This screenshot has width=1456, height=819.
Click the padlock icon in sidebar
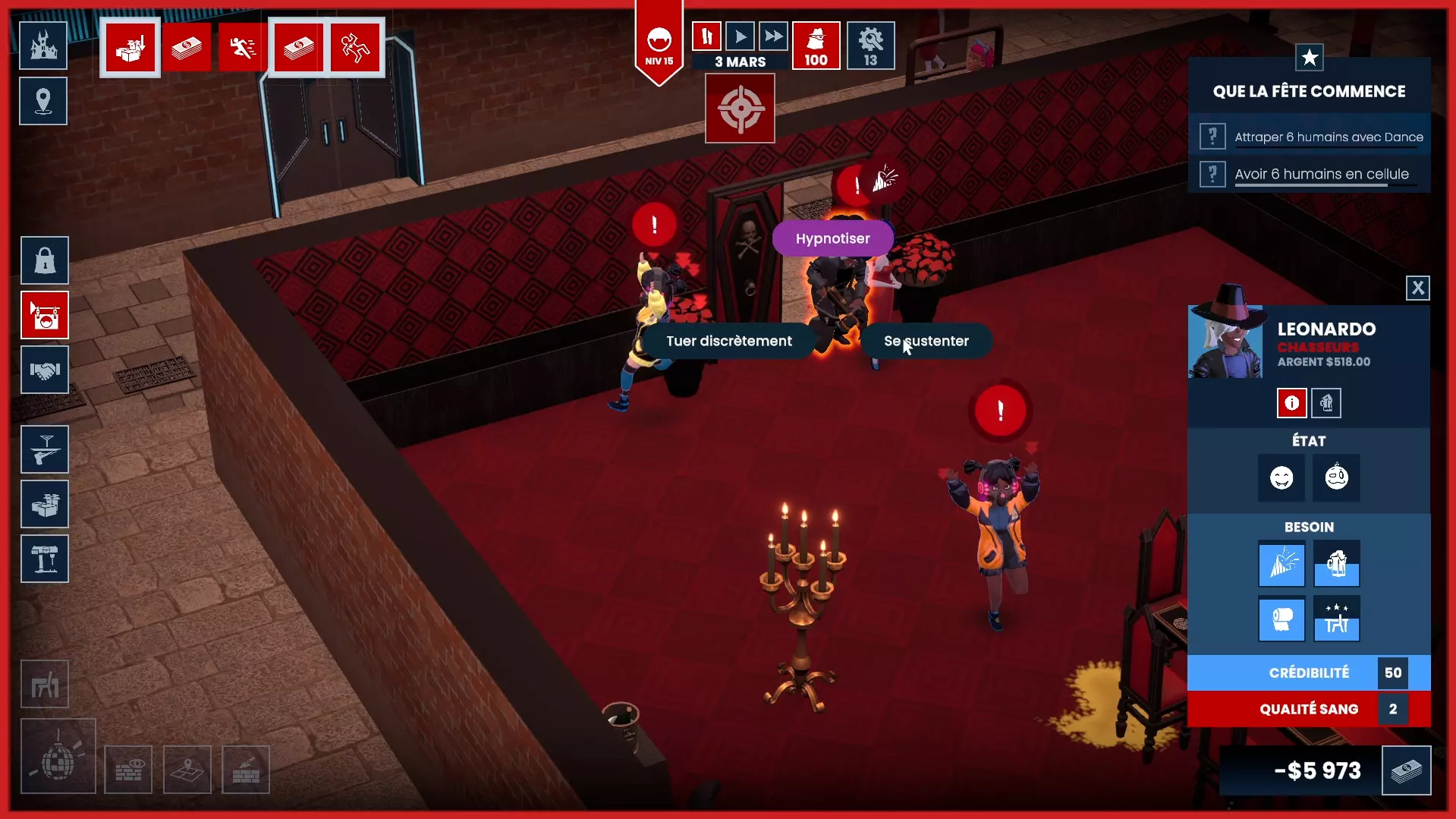click(45, 260)
